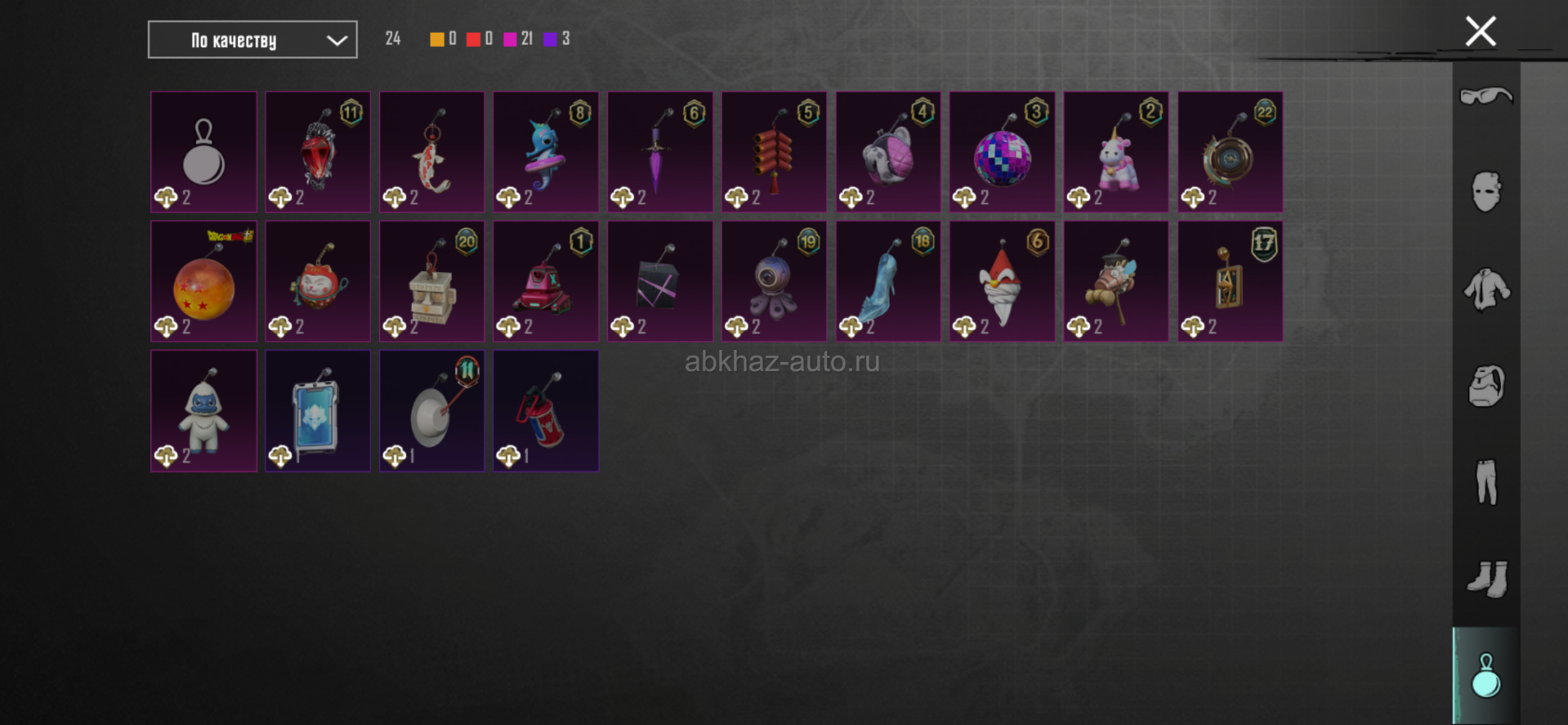Select the frying pan charm

click(431, 411)
